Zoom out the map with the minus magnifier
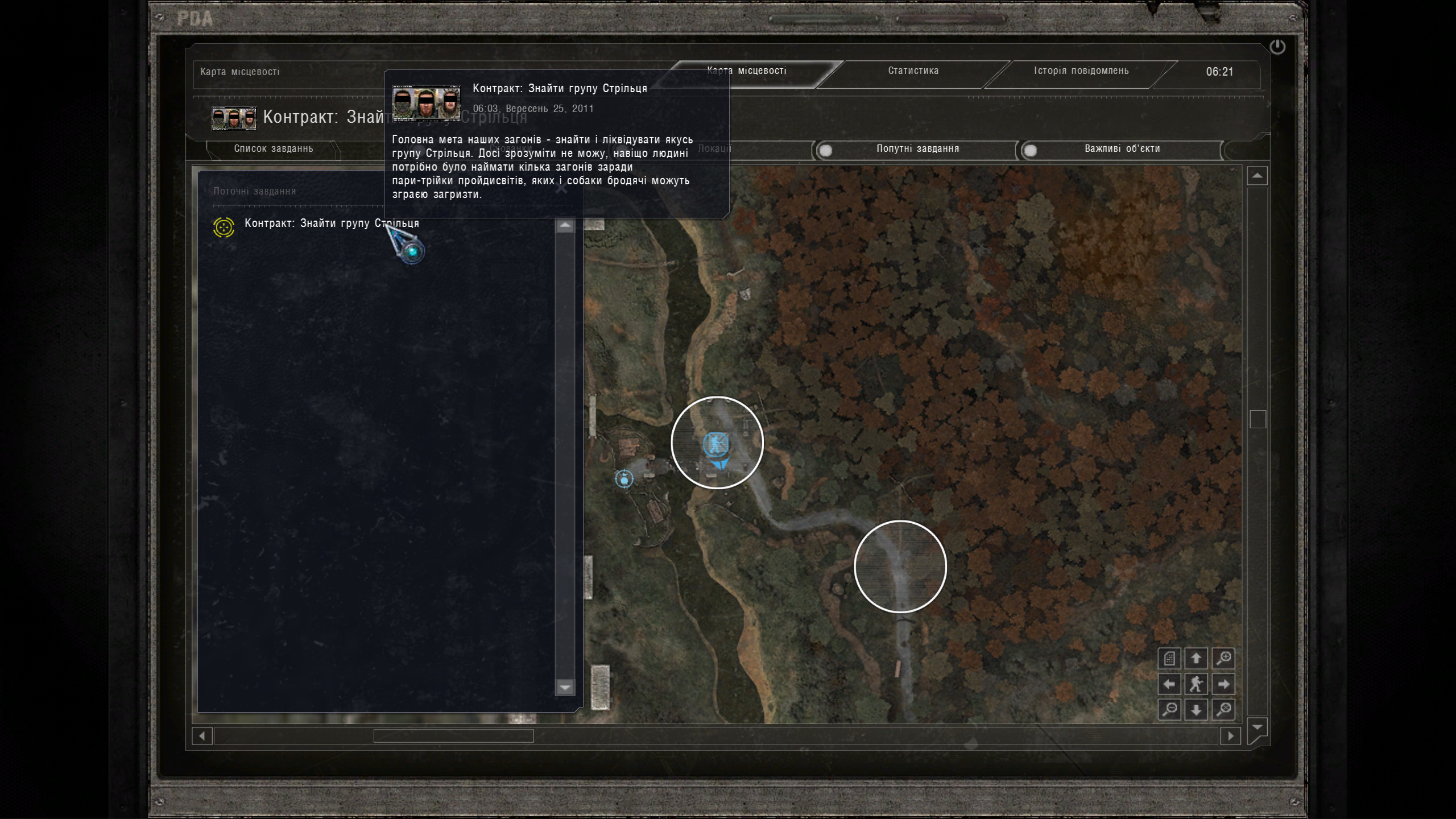Image resolution: width=1456 pixels, height=819 pixels. [1170, 710]
